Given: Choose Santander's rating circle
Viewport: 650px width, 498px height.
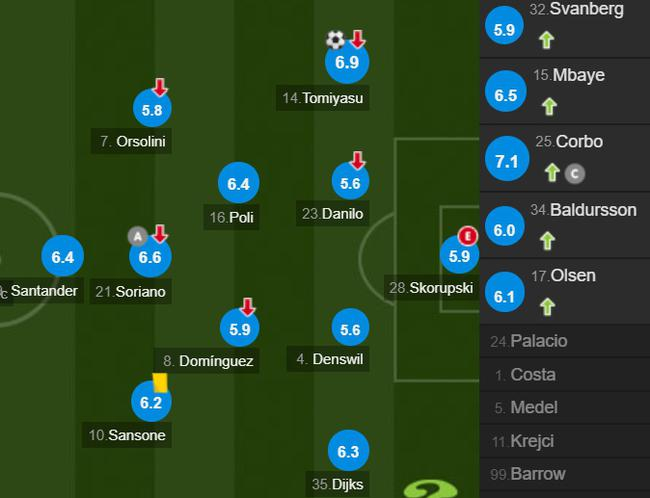Looking at the screenshot, I should [62, 258].
